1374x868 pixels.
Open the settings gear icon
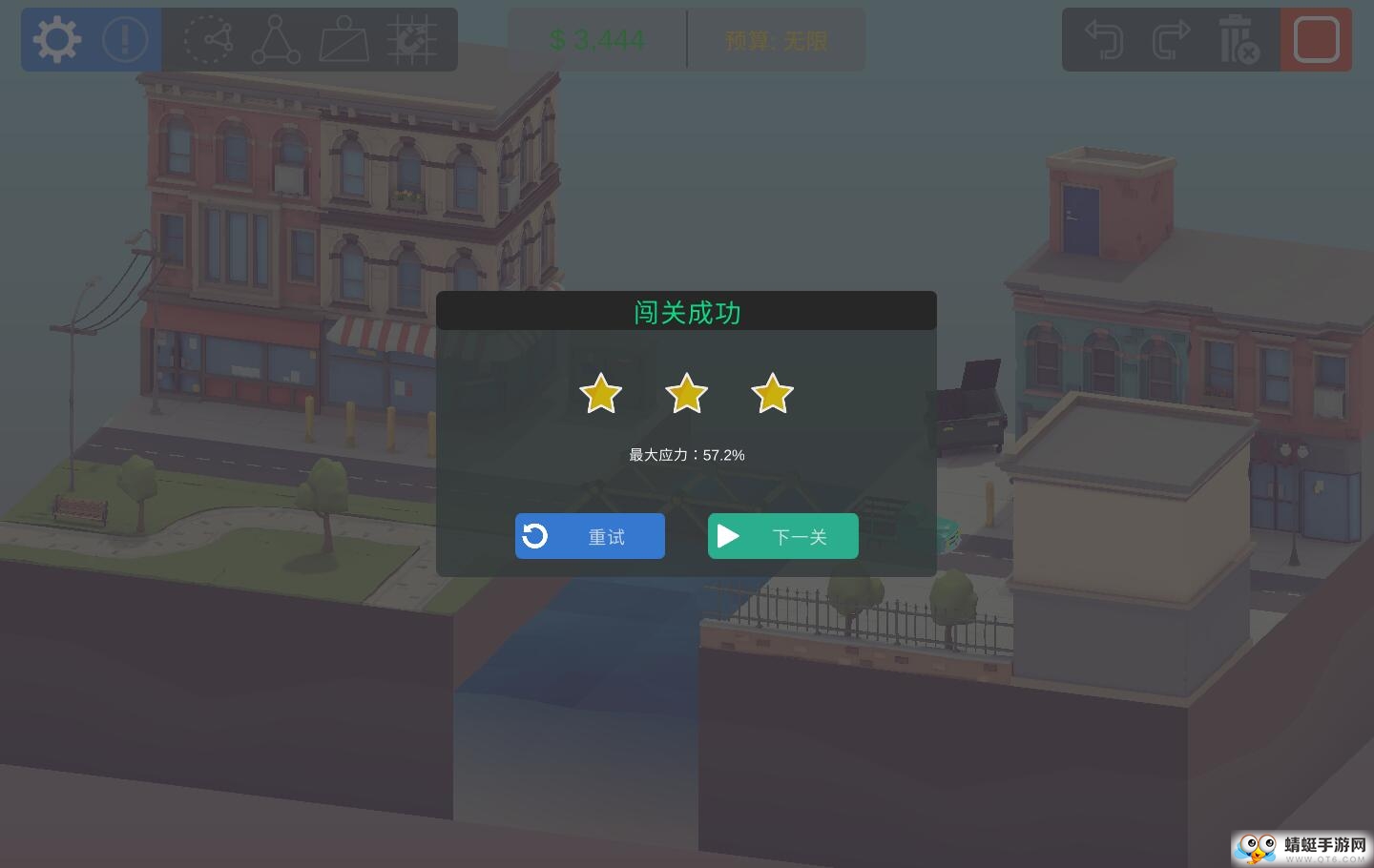56,39
